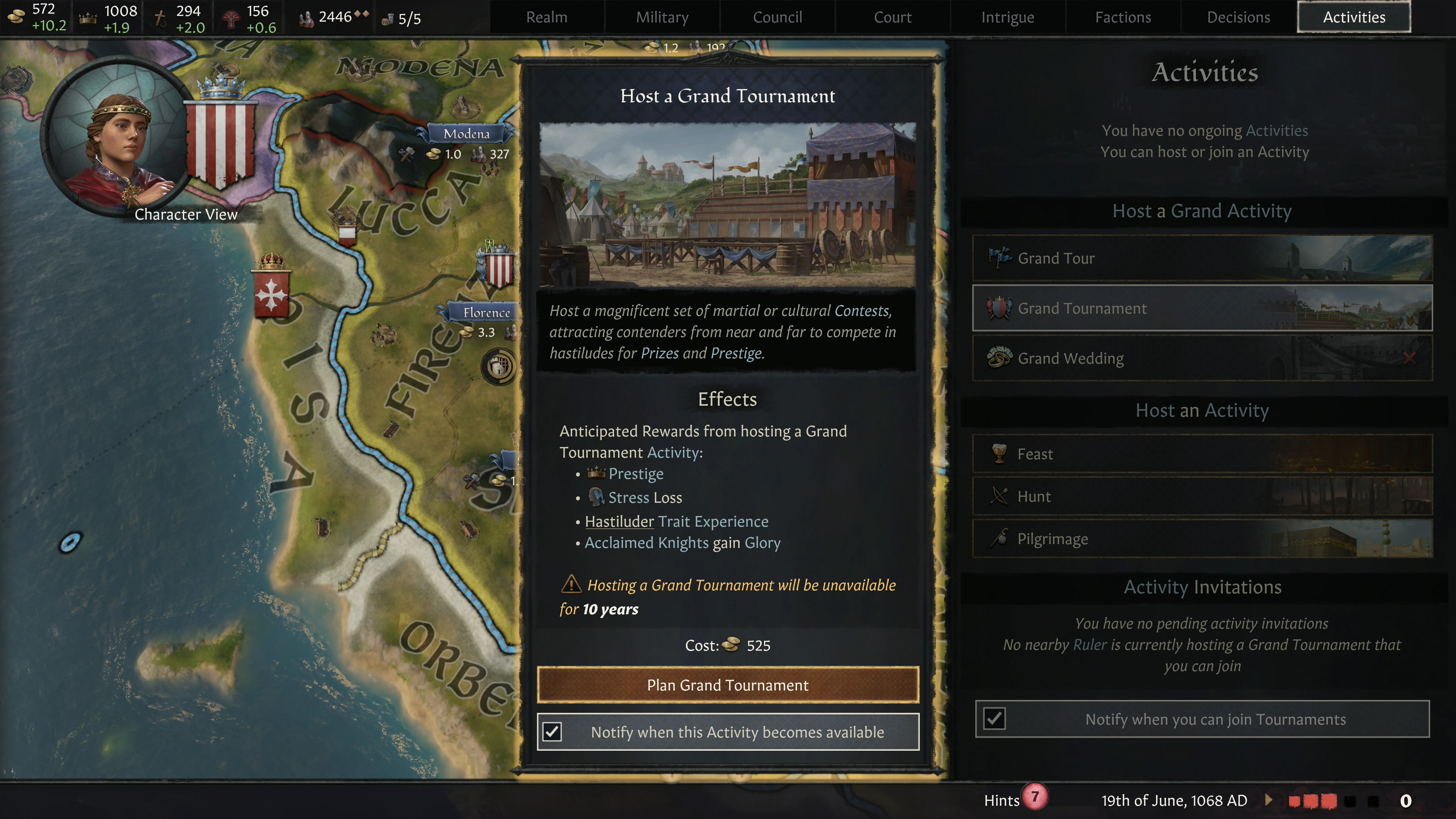Uncheck Notify when this Activity becomes available
This screenshot has width=1456, height=819.
(552, 731)
